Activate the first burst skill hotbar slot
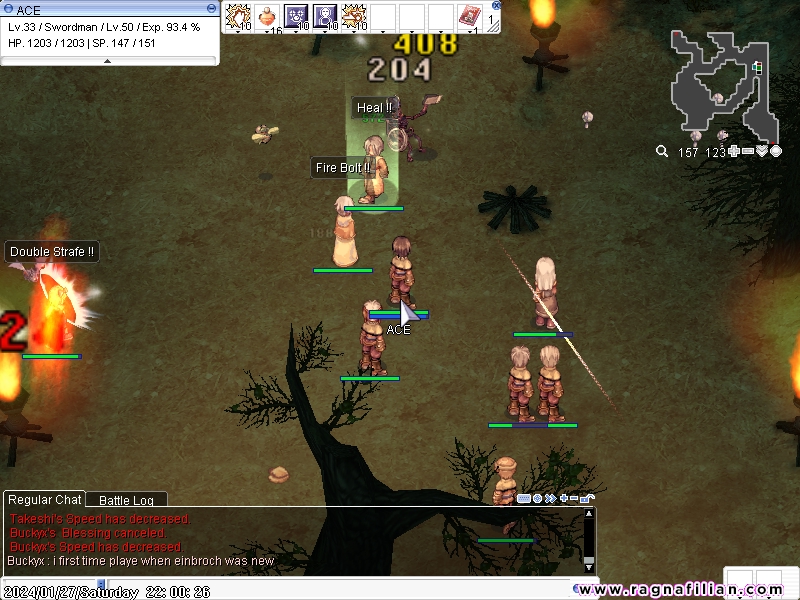This screenshot has height=600, width=800. pos(238,16)
